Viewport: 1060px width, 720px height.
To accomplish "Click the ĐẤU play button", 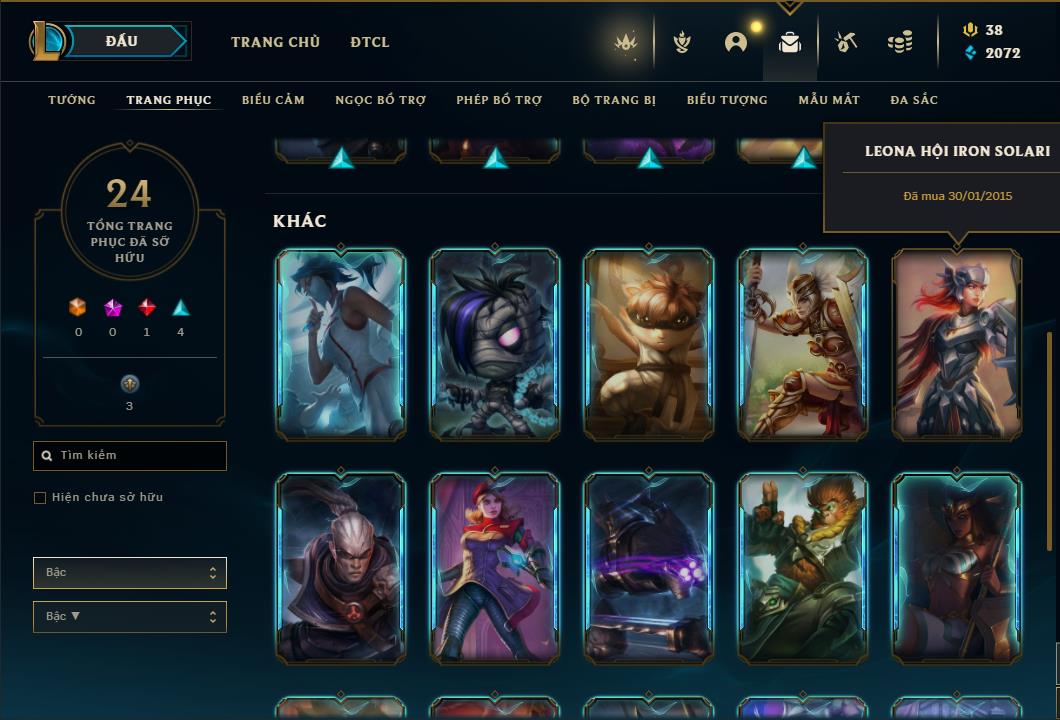I will (121, 41).
